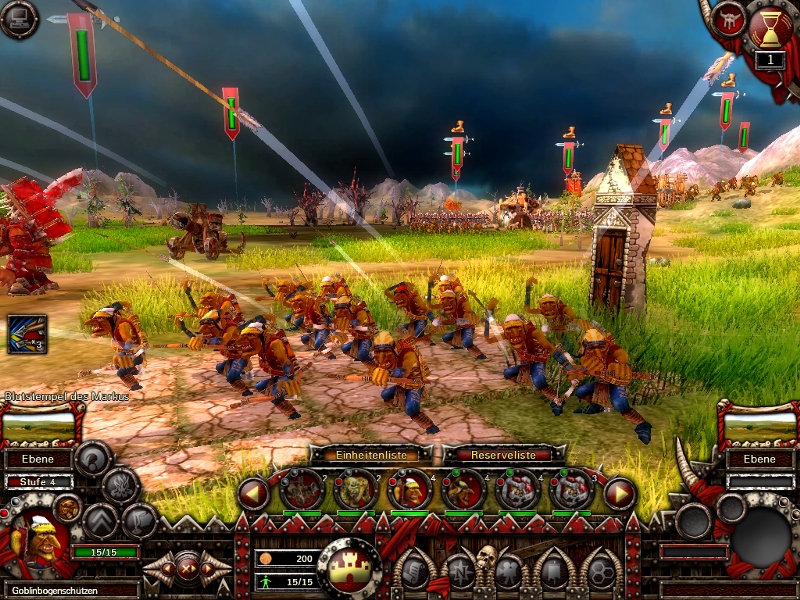Open the computer menu icon
Image resolution: width=800 pixels, height=600 pixels.
[17, 19]
